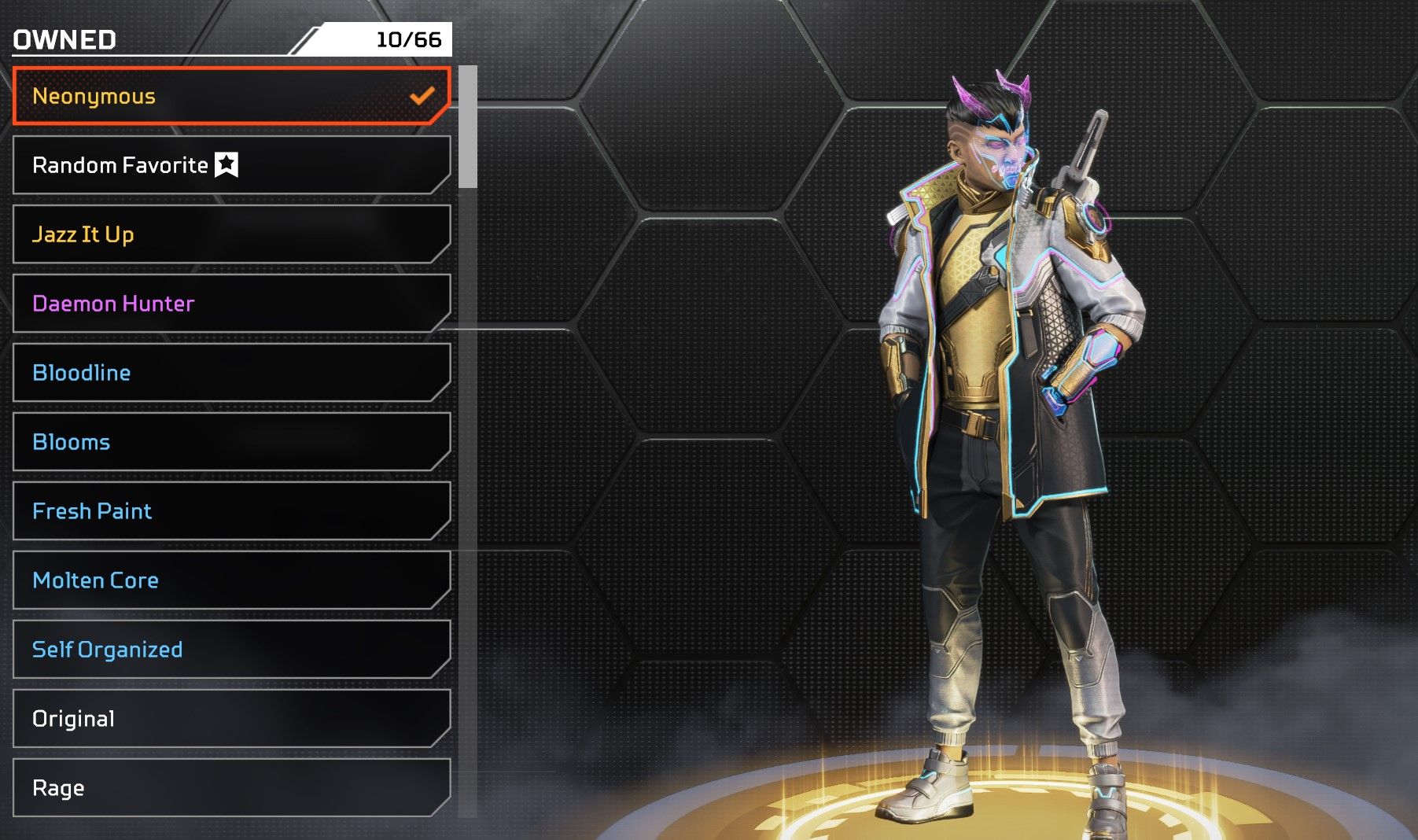Equip the Molten Core skin
The image size is (1418, 840).
pyautogui.click(x=231, y=580)
